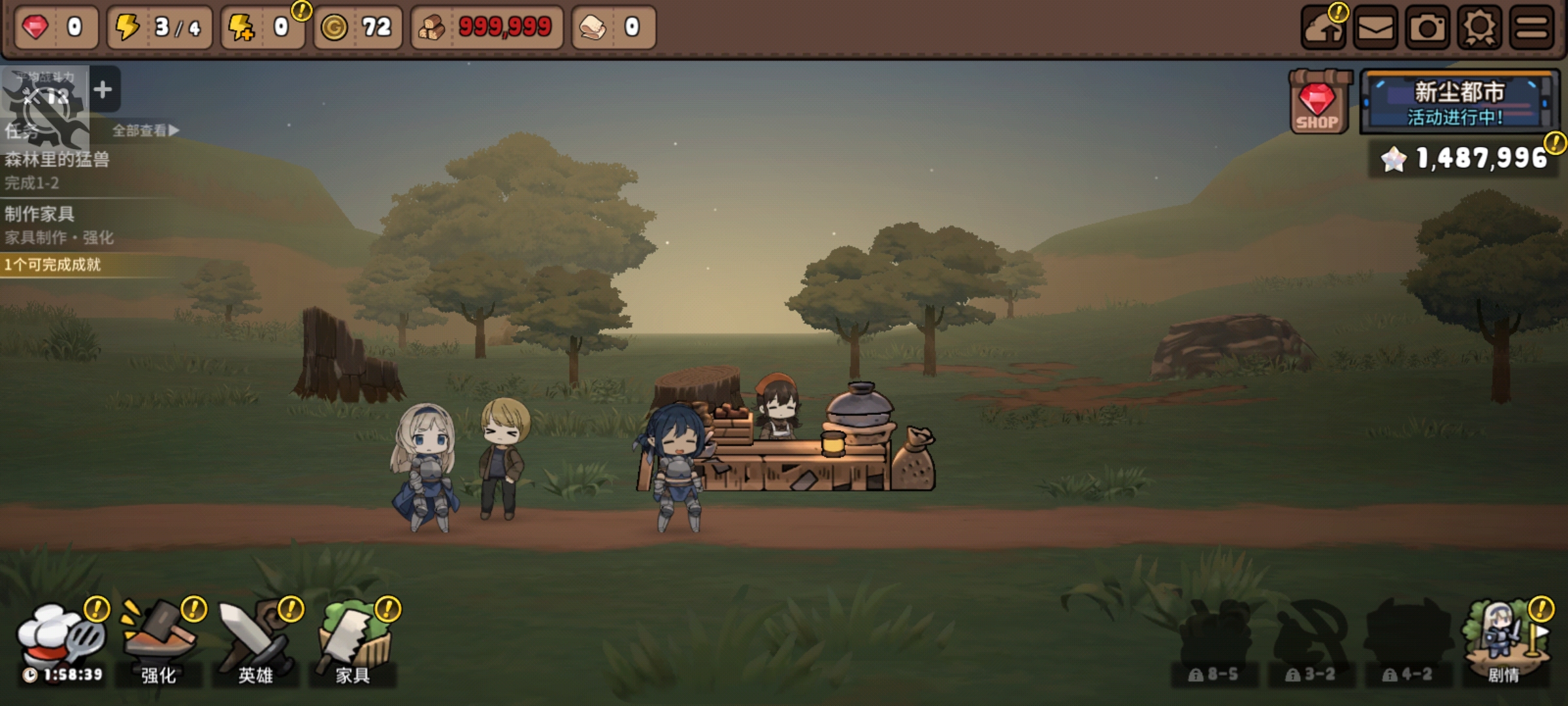The height and width of the screenshot is (706, 1568).
Task: View all quests via 全部查看
Action: point(145,131)
